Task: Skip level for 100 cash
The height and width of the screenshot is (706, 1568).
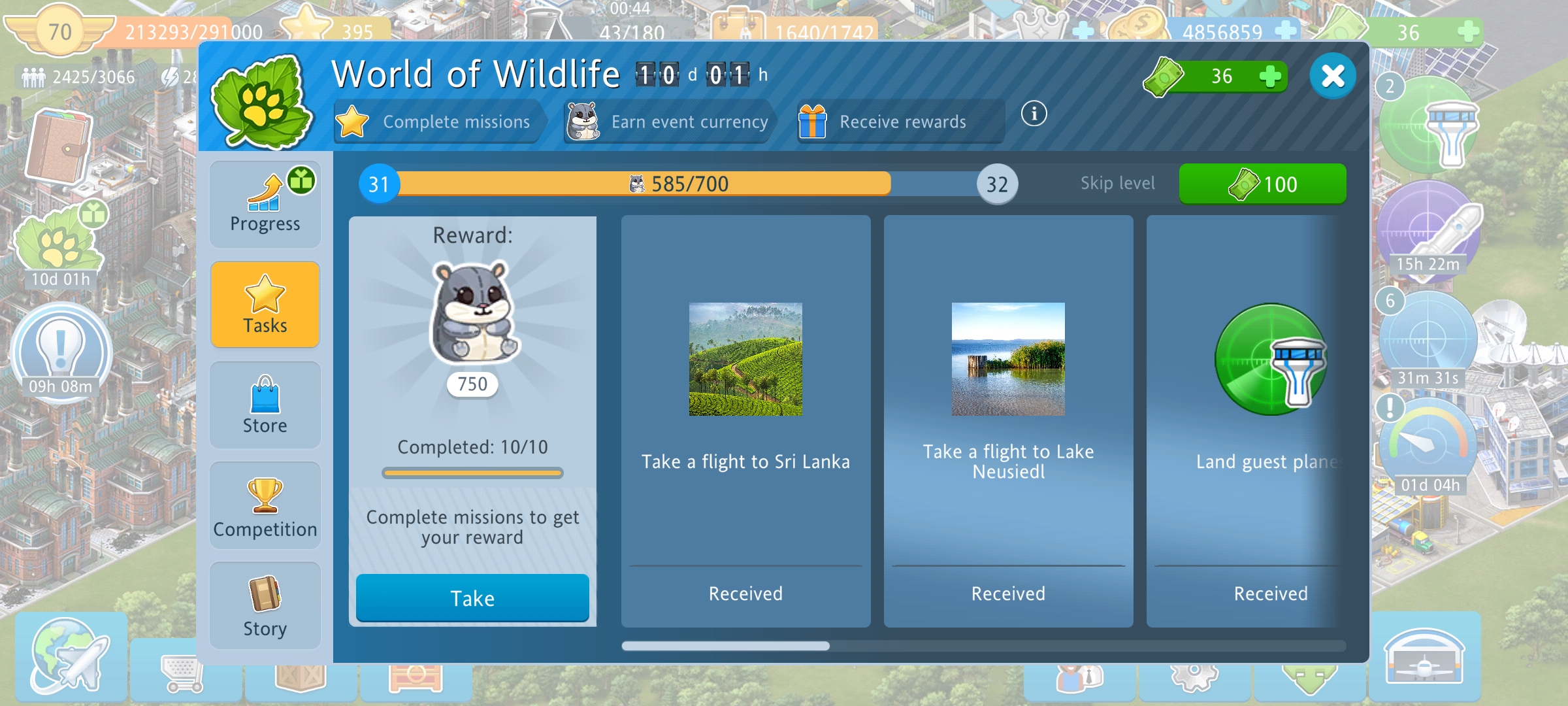Action: [x=1262, y=184]
